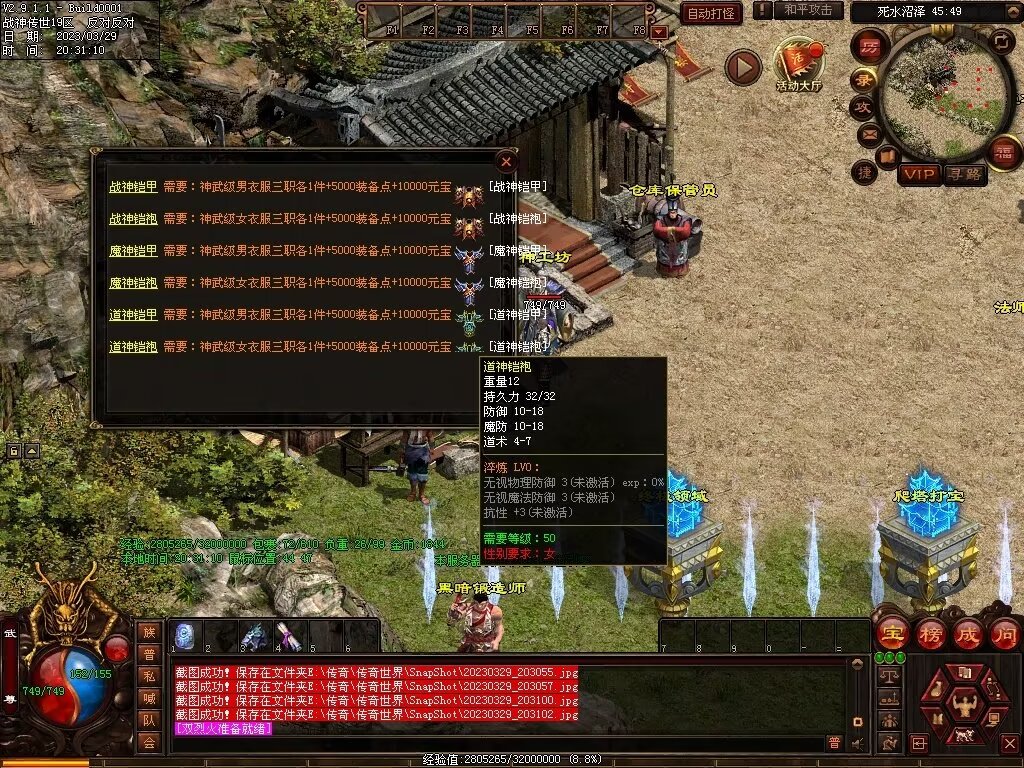Viewport: 1024px width, 768px height.
Task: Open the mail envelope icon
Action: point(867,134)
